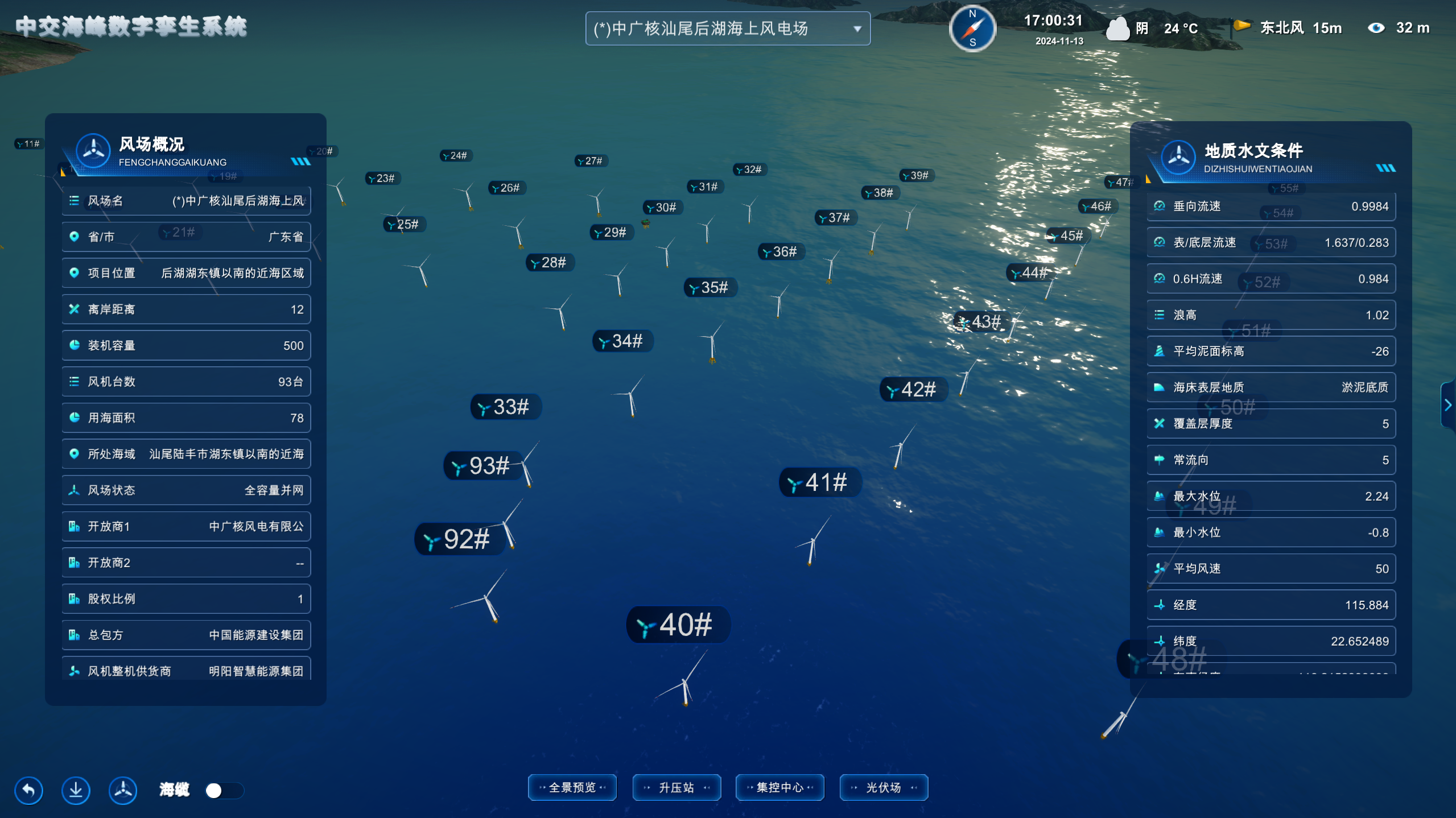Select turbine marker 41#
1456x818 pixels.
(x=820, y=482)
